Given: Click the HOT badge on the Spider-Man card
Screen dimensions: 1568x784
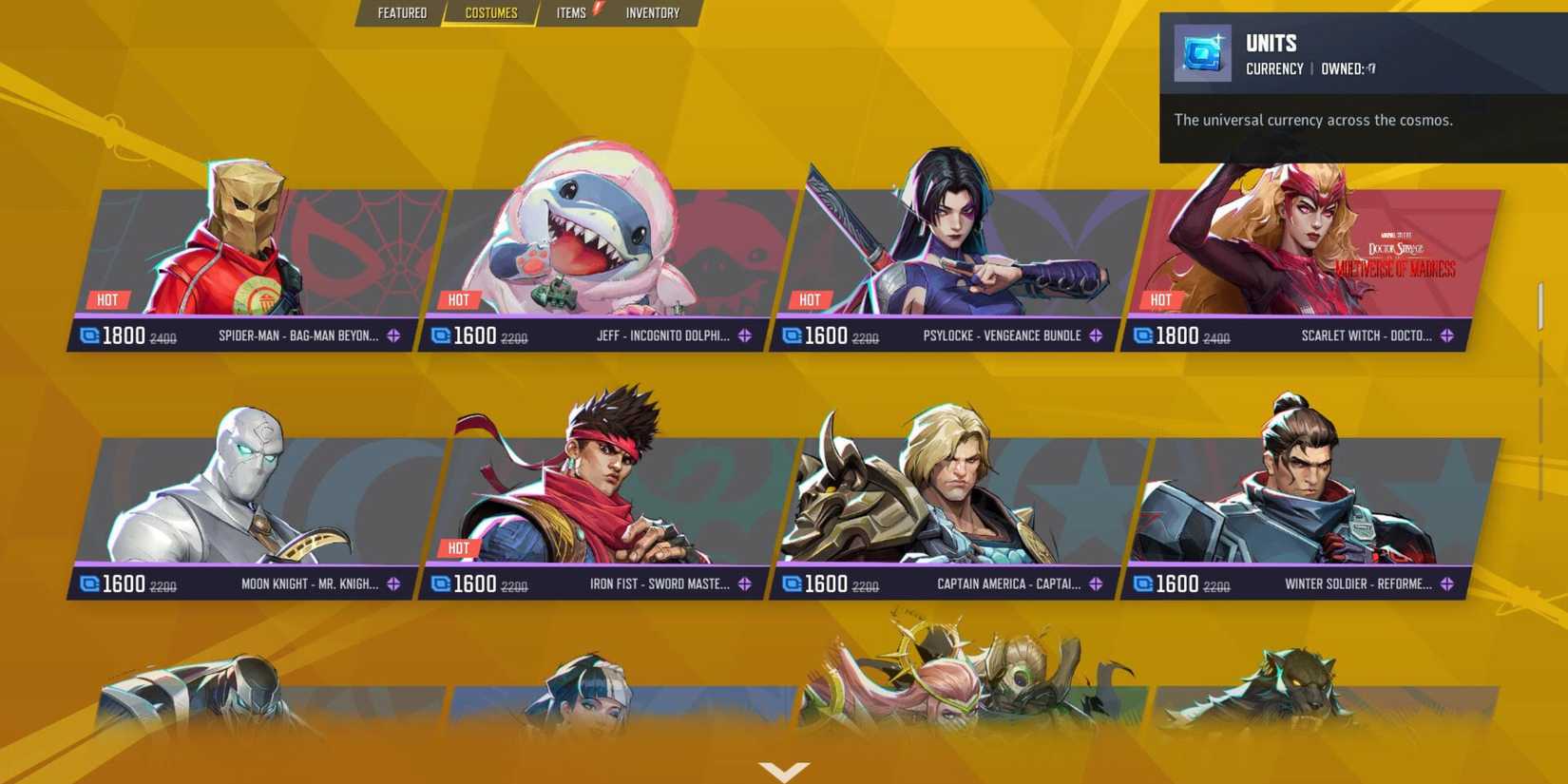Looking at the screenshot, I should (107, 299).
